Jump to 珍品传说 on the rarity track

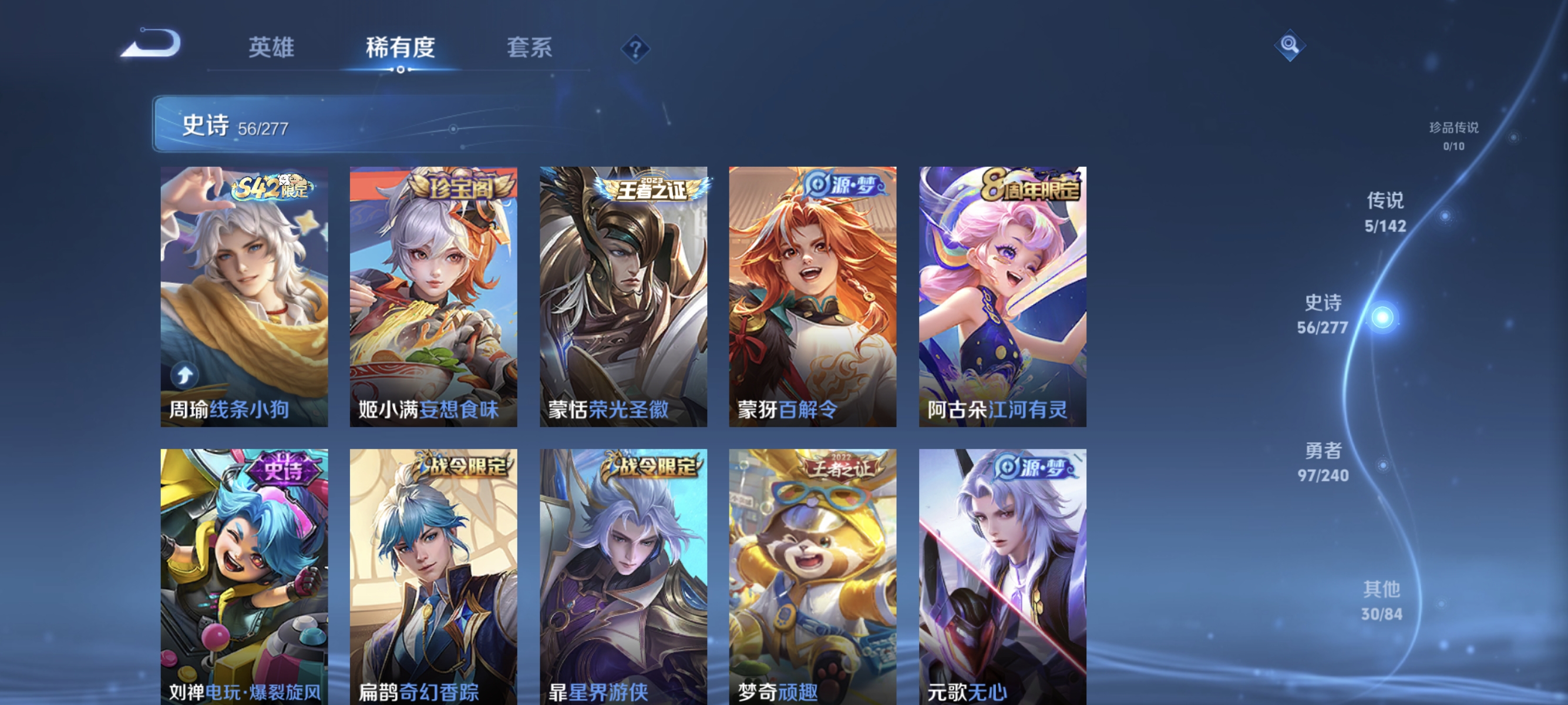1455,137
